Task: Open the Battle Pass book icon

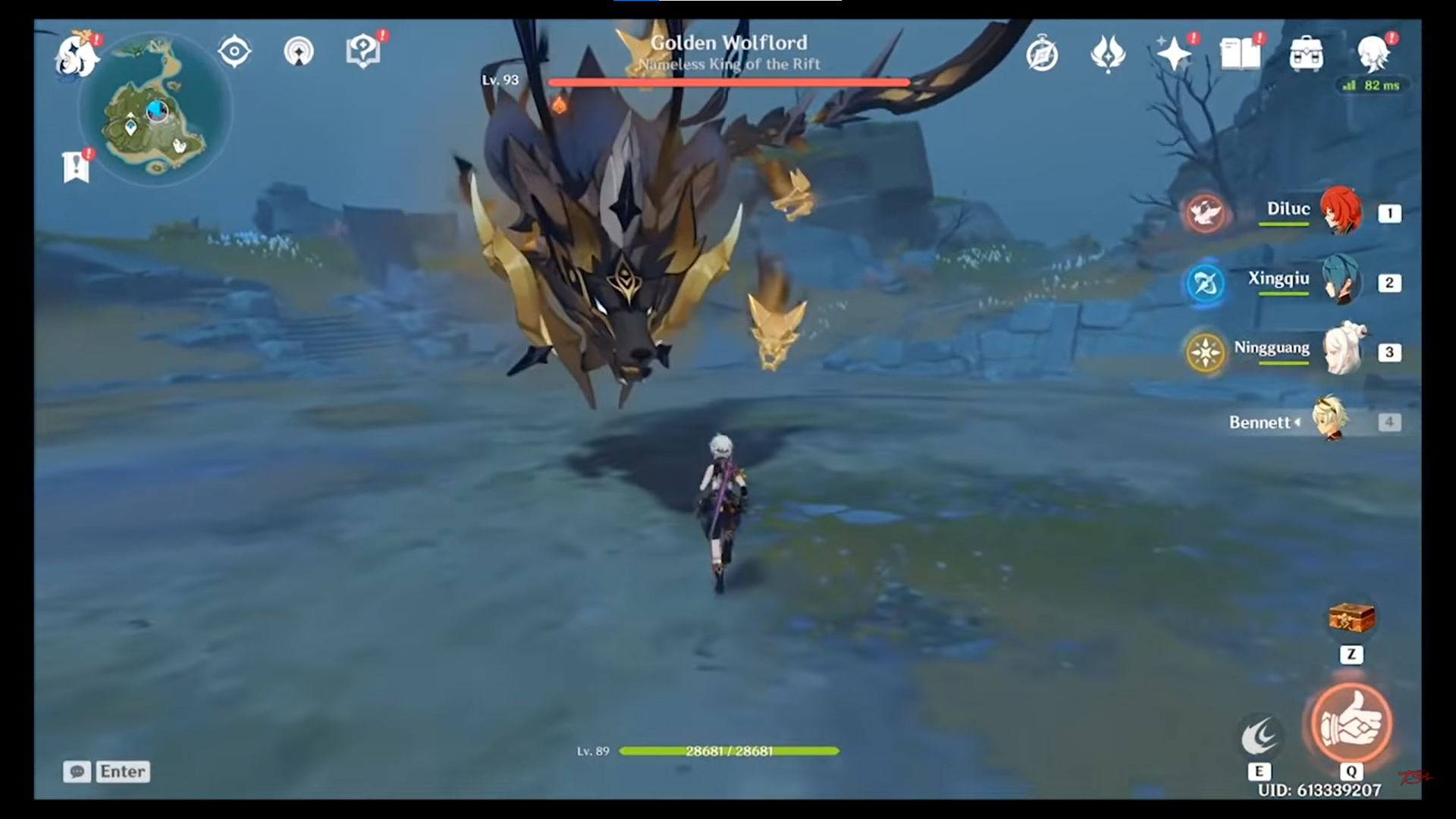Action: click(x=1240, y=54)
